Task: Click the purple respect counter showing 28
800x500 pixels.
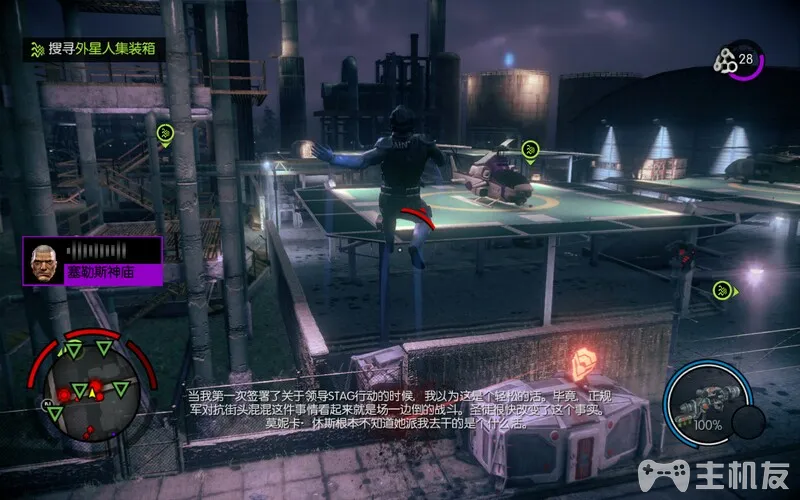Action: tap(742, 60)
